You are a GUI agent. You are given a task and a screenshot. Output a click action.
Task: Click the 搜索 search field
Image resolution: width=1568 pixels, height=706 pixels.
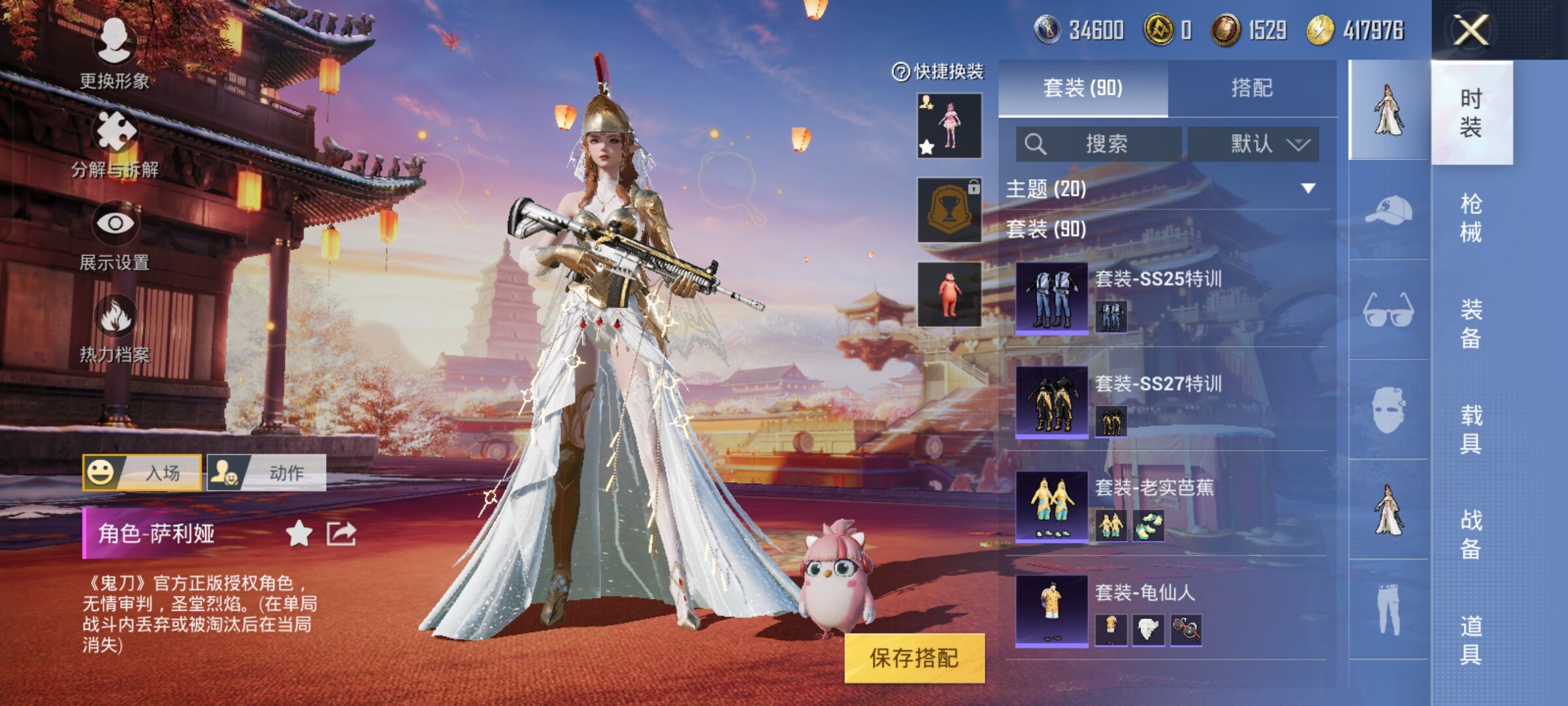pos(1099,144)
